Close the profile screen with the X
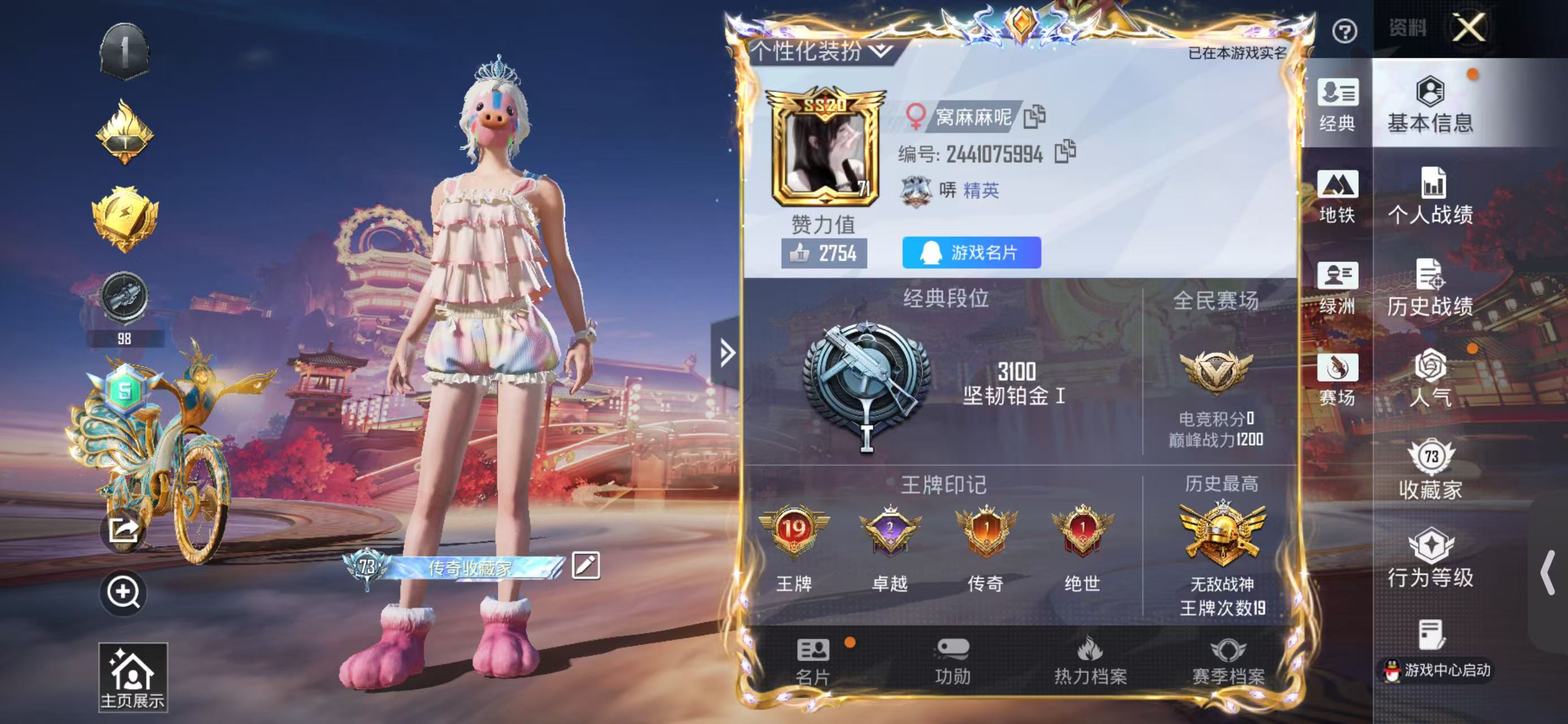Image resolution: width=1568 pixels, height=724 pixels. point(1469,28)
